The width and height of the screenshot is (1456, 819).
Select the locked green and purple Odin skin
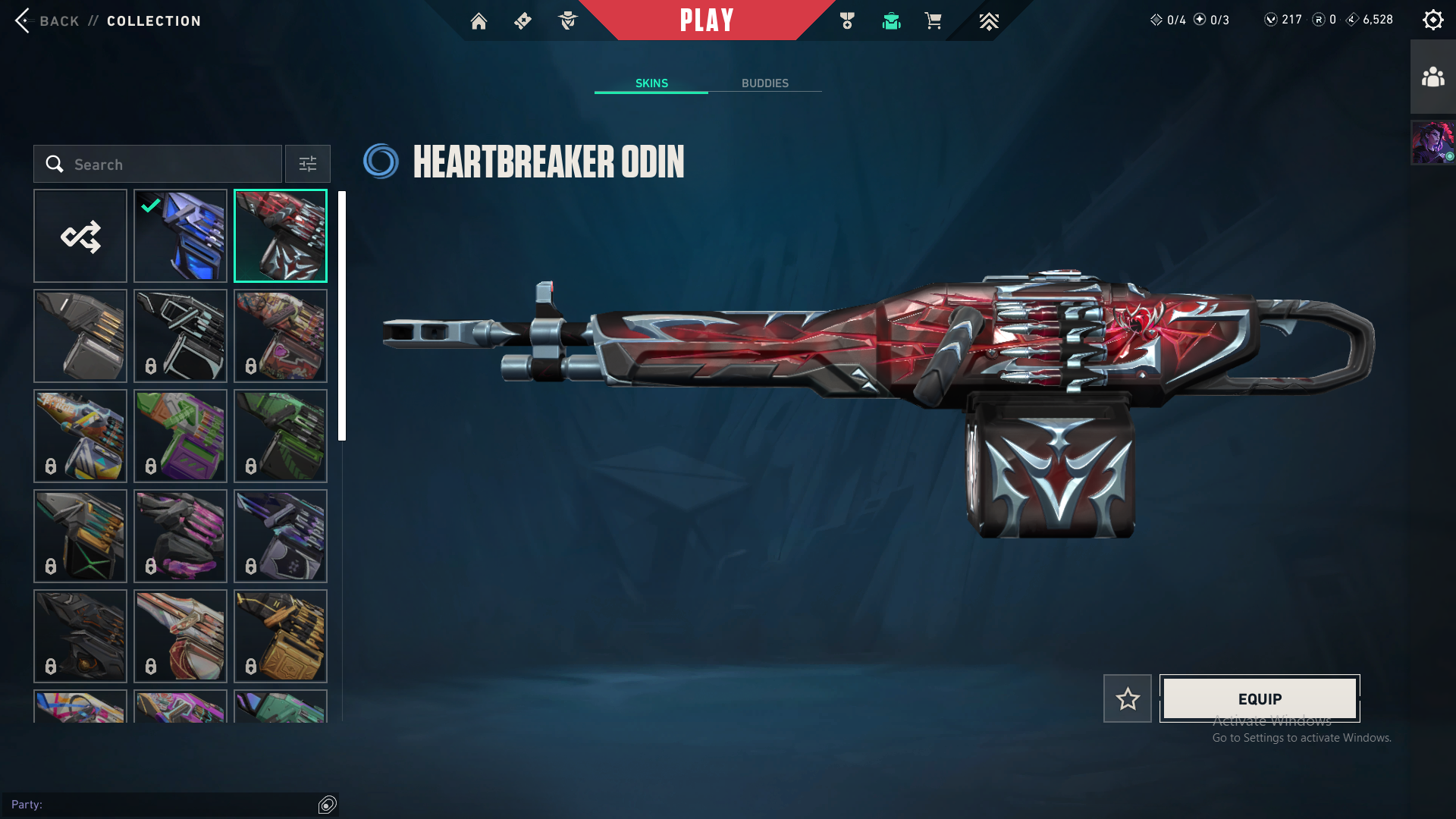point(180,436)
